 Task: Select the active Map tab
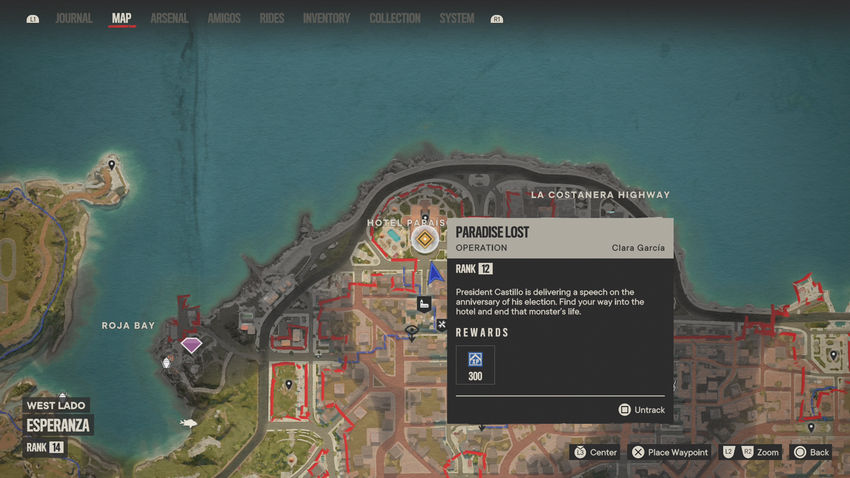tap(122, 18)
